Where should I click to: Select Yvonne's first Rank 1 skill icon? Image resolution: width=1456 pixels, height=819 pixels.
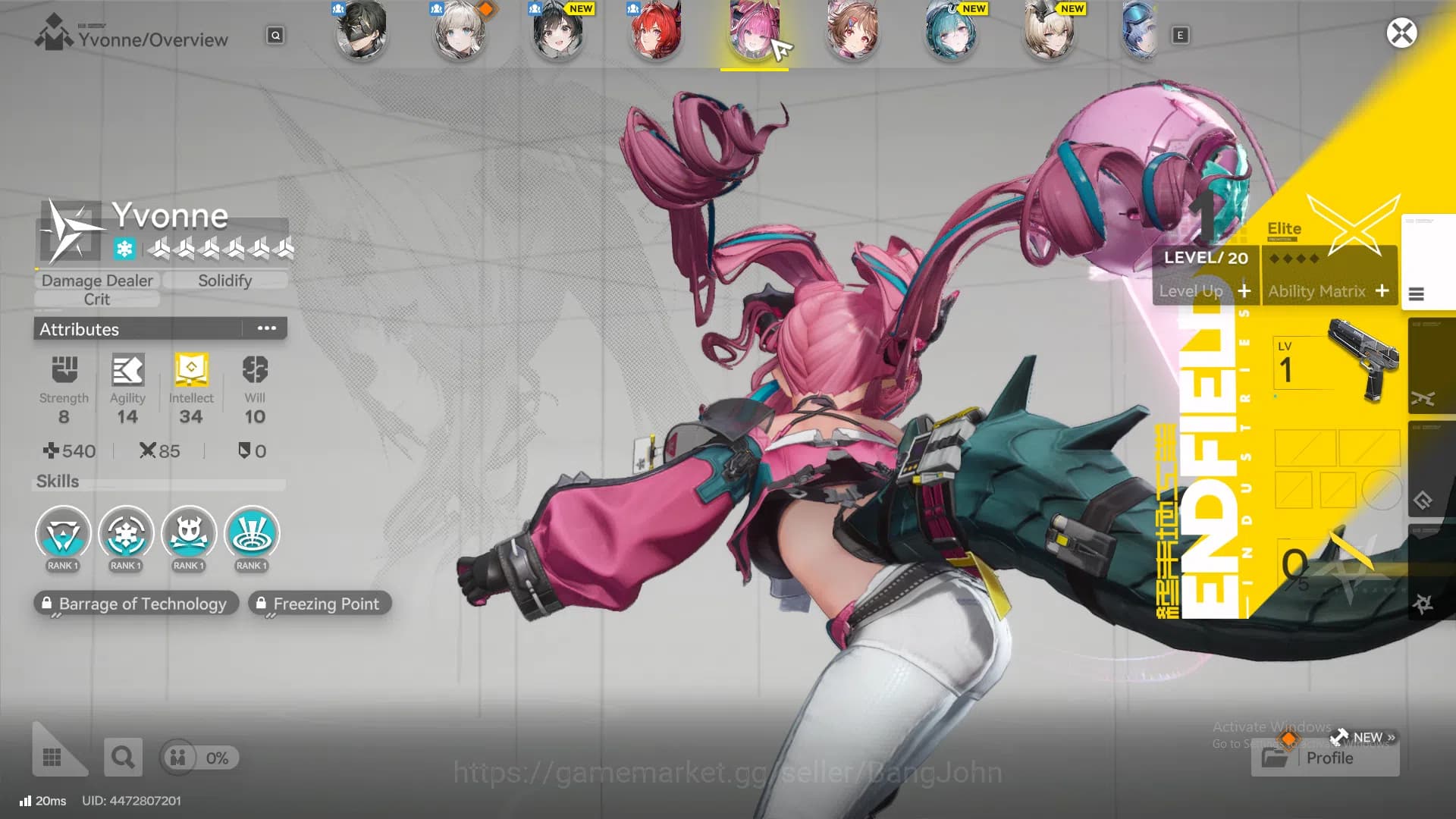[x=63, y=533]
